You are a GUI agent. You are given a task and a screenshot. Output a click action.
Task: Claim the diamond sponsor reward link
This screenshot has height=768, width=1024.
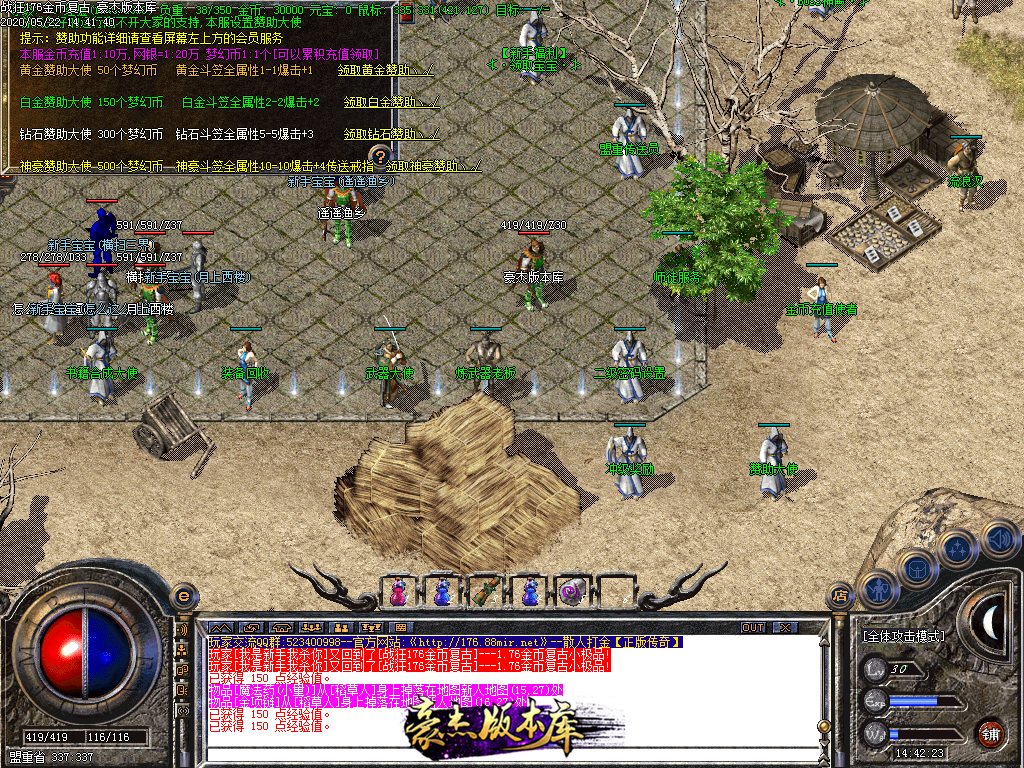391,134
